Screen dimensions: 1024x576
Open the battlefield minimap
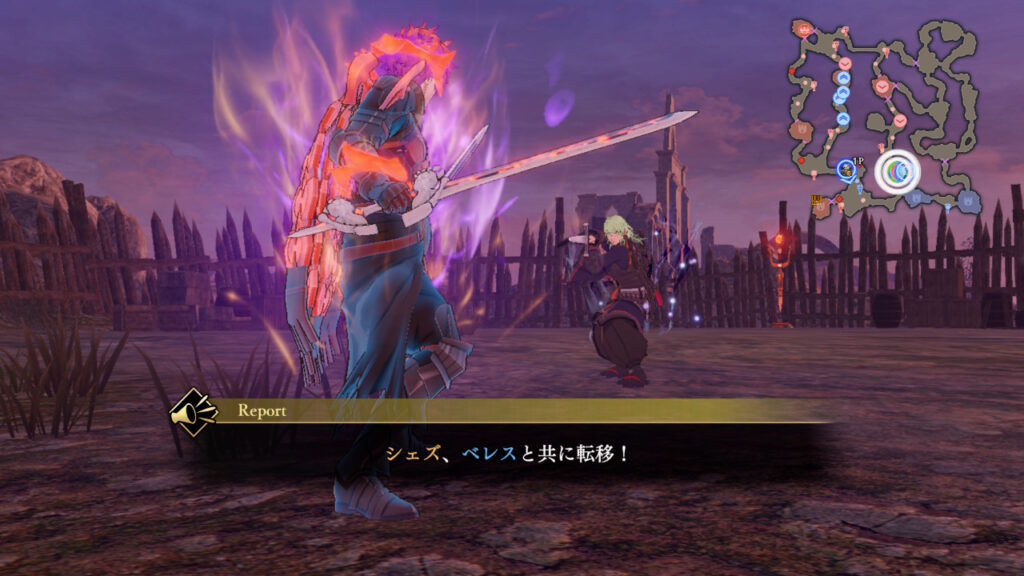(x=882, y=115)
